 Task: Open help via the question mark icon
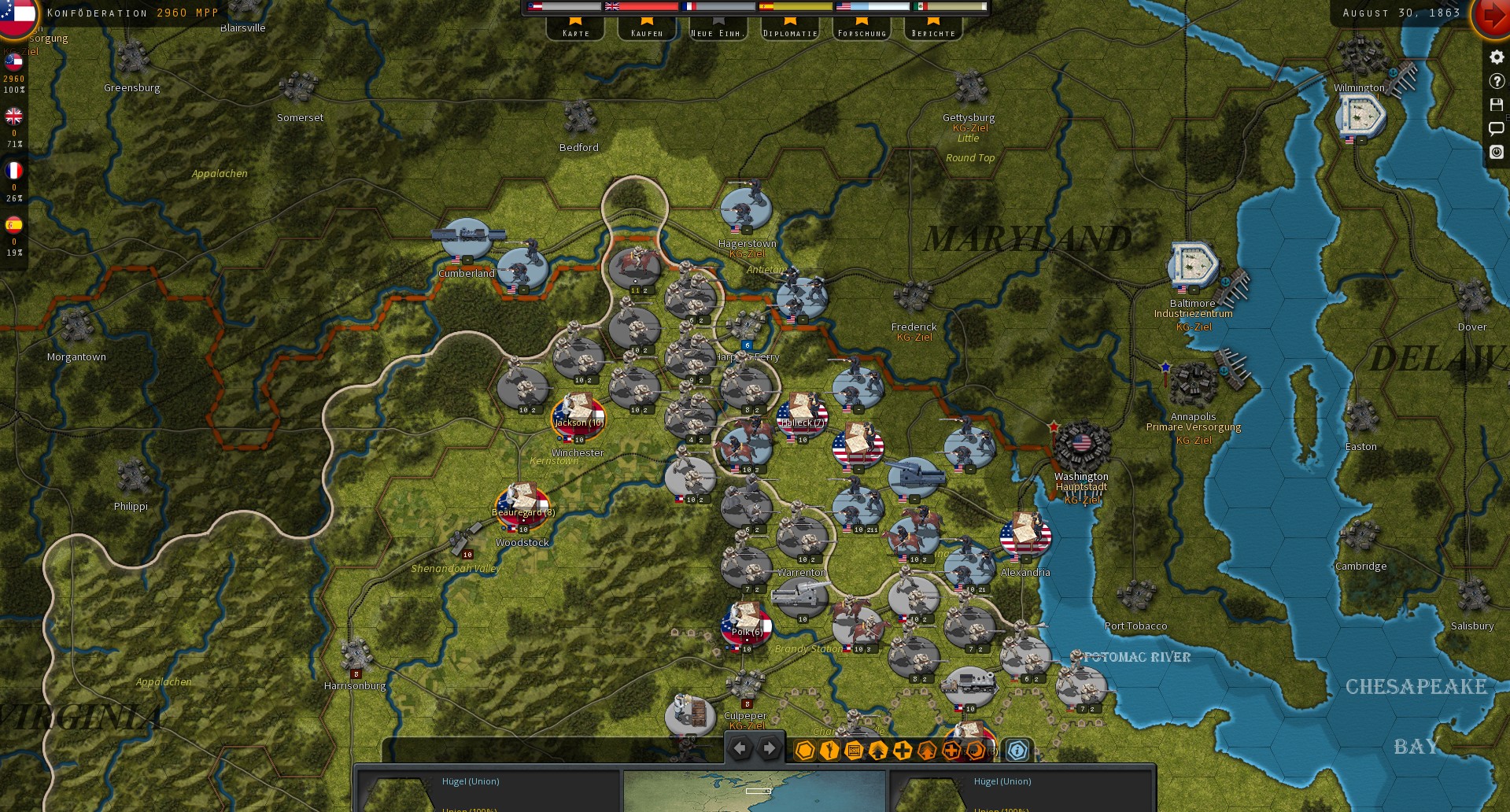point(1495,81)
